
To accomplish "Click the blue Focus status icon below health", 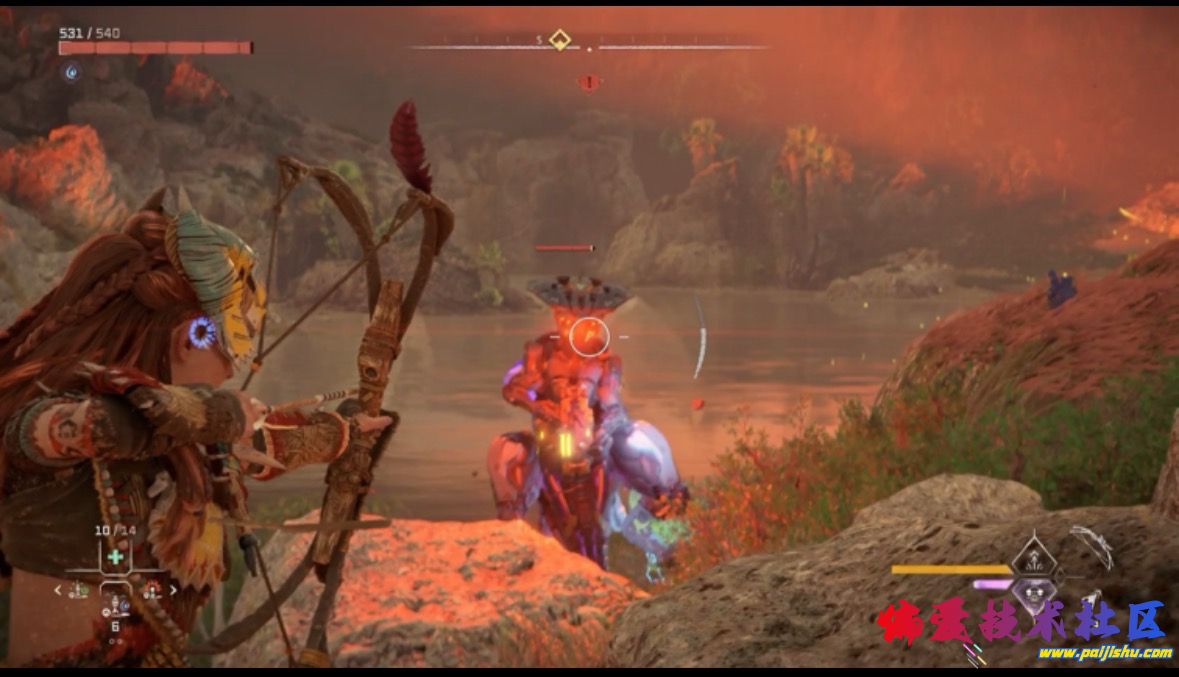I will coord(71,72).
